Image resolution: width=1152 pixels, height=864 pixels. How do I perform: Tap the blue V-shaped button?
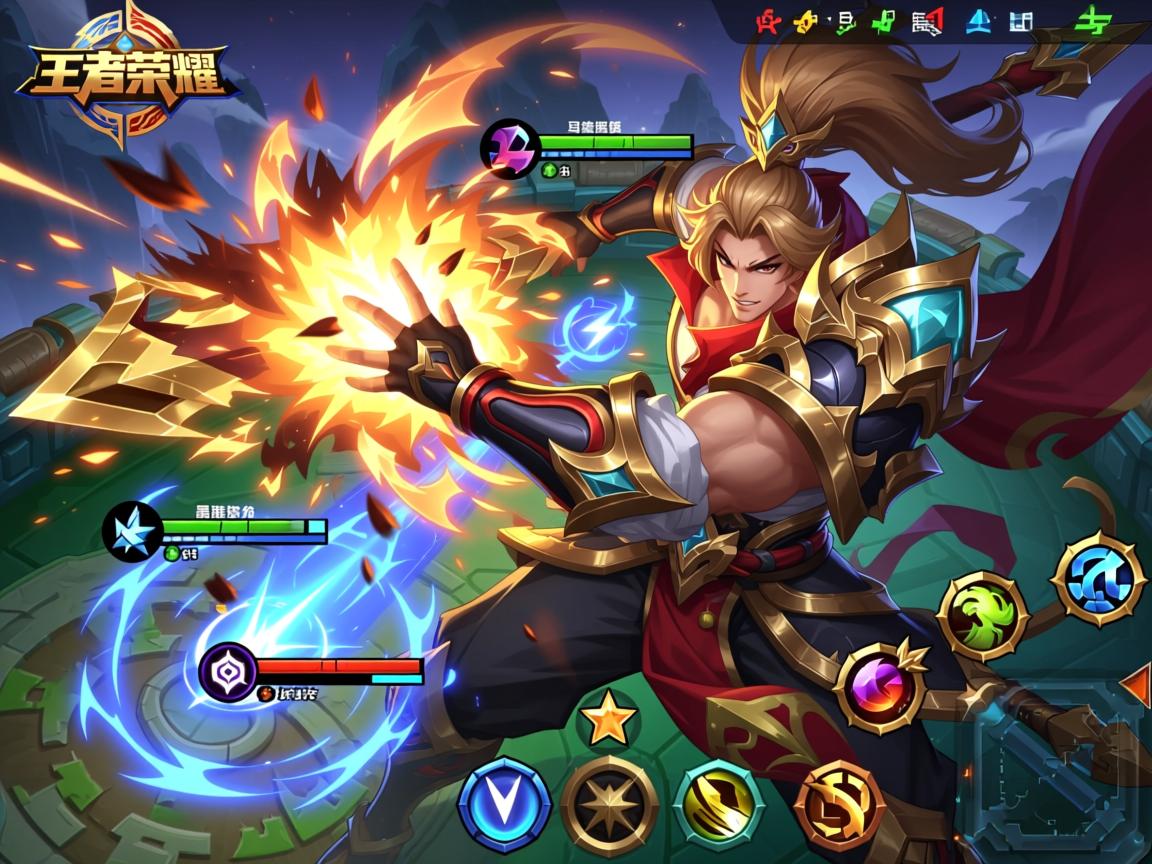[504, 805]
